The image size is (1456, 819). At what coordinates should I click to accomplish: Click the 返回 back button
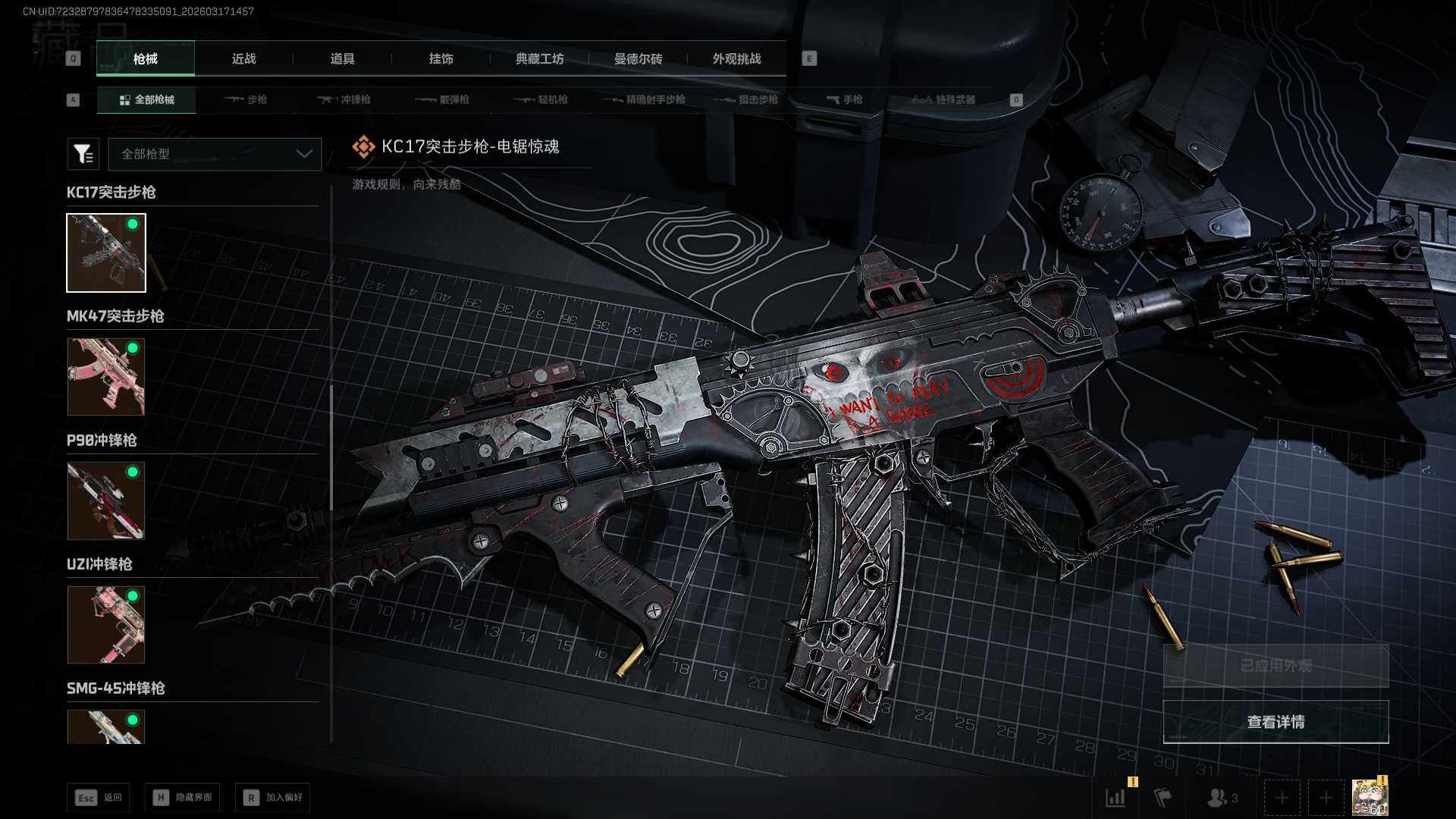[99, 797]
